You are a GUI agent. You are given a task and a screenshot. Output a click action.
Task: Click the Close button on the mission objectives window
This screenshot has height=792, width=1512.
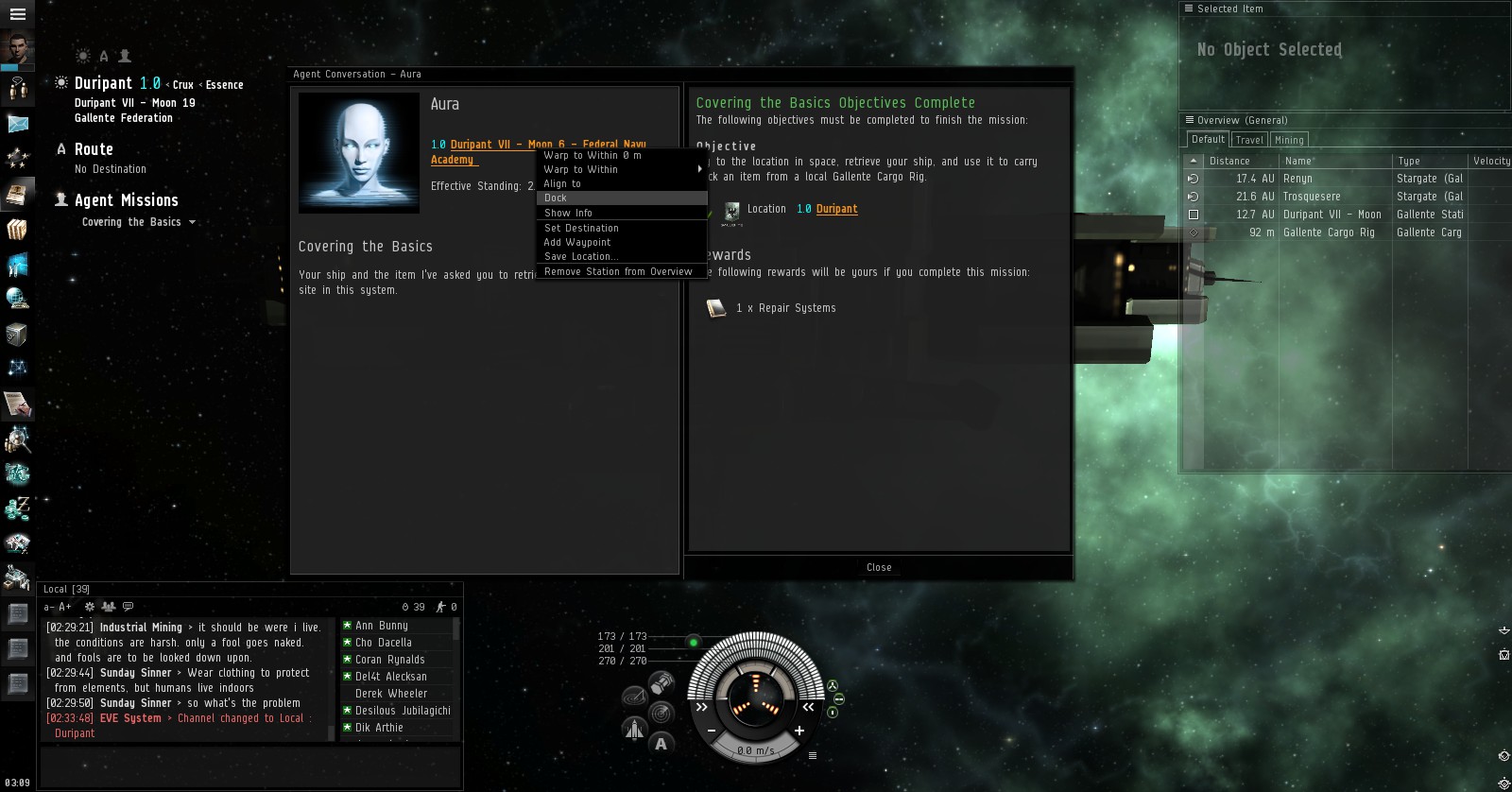878,567
